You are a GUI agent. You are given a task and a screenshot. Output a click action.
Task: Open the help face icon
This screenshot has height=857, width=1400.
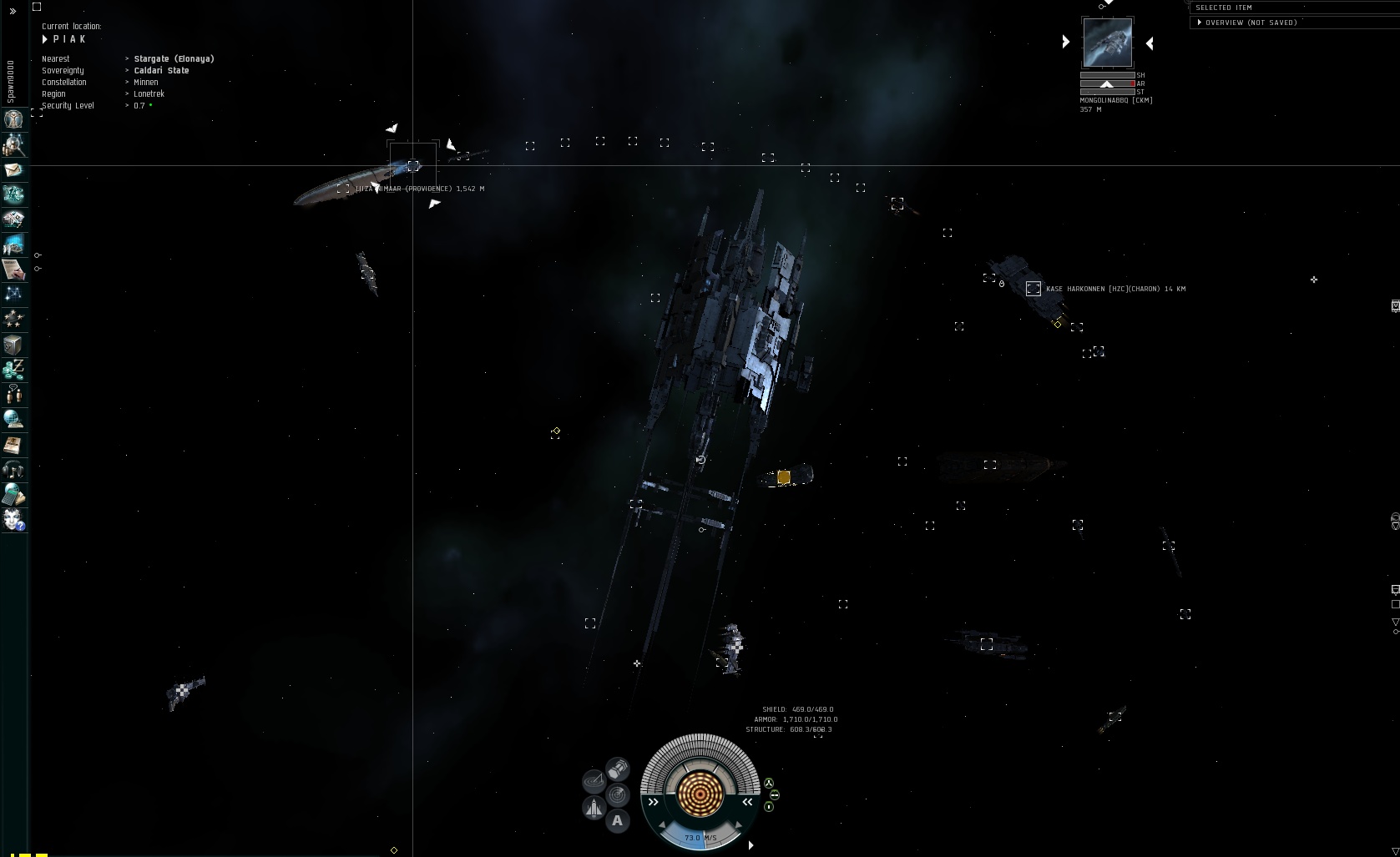coord(13,520)
